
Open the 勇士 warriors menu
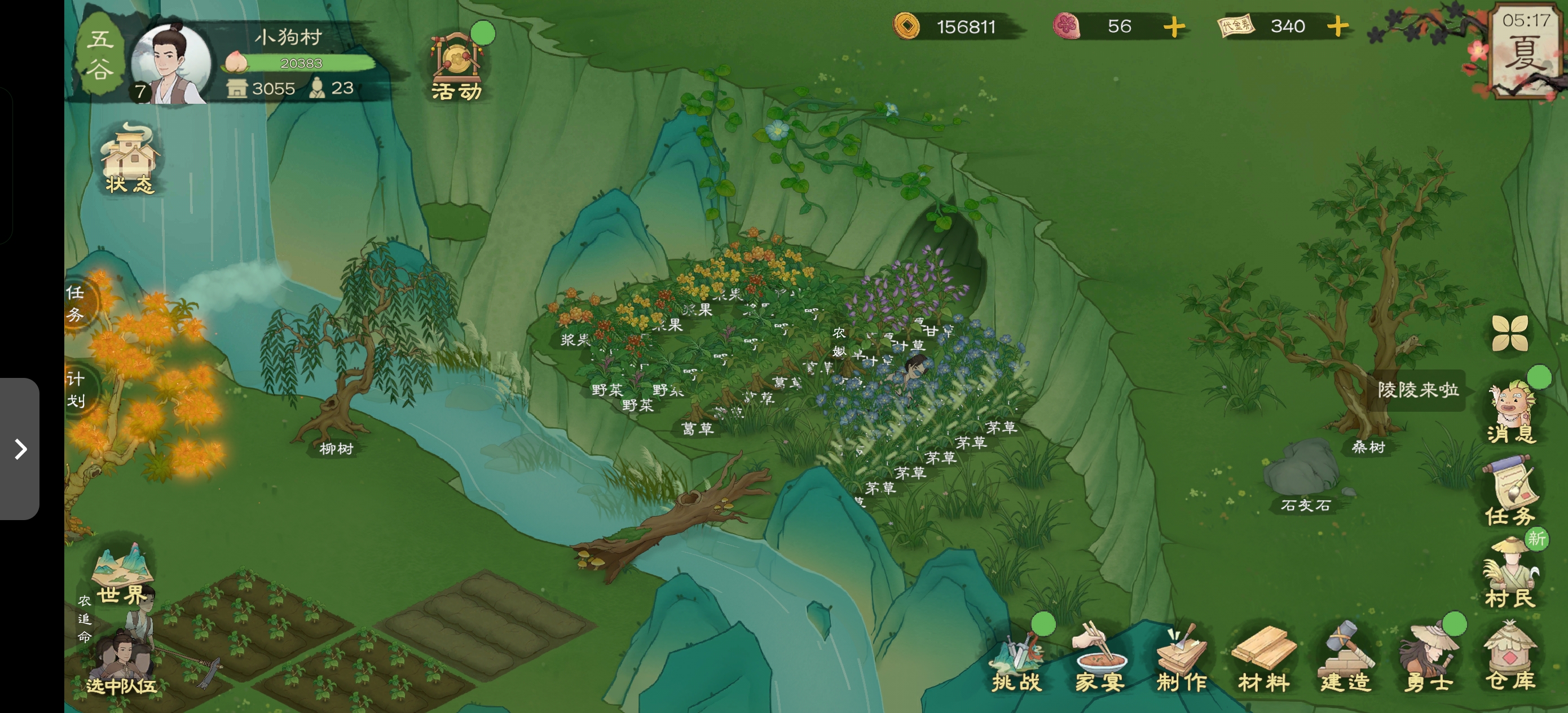coord(1428,661)
